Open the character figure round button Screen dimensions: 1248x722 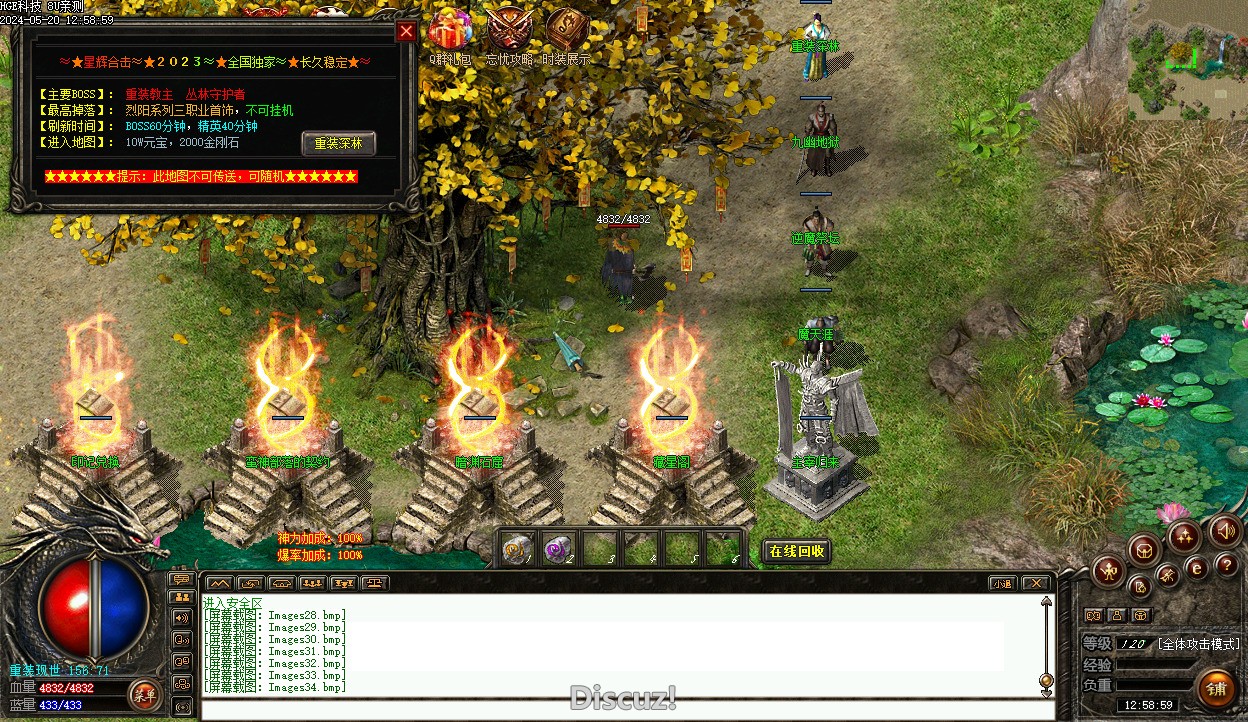click(1110, 572)
